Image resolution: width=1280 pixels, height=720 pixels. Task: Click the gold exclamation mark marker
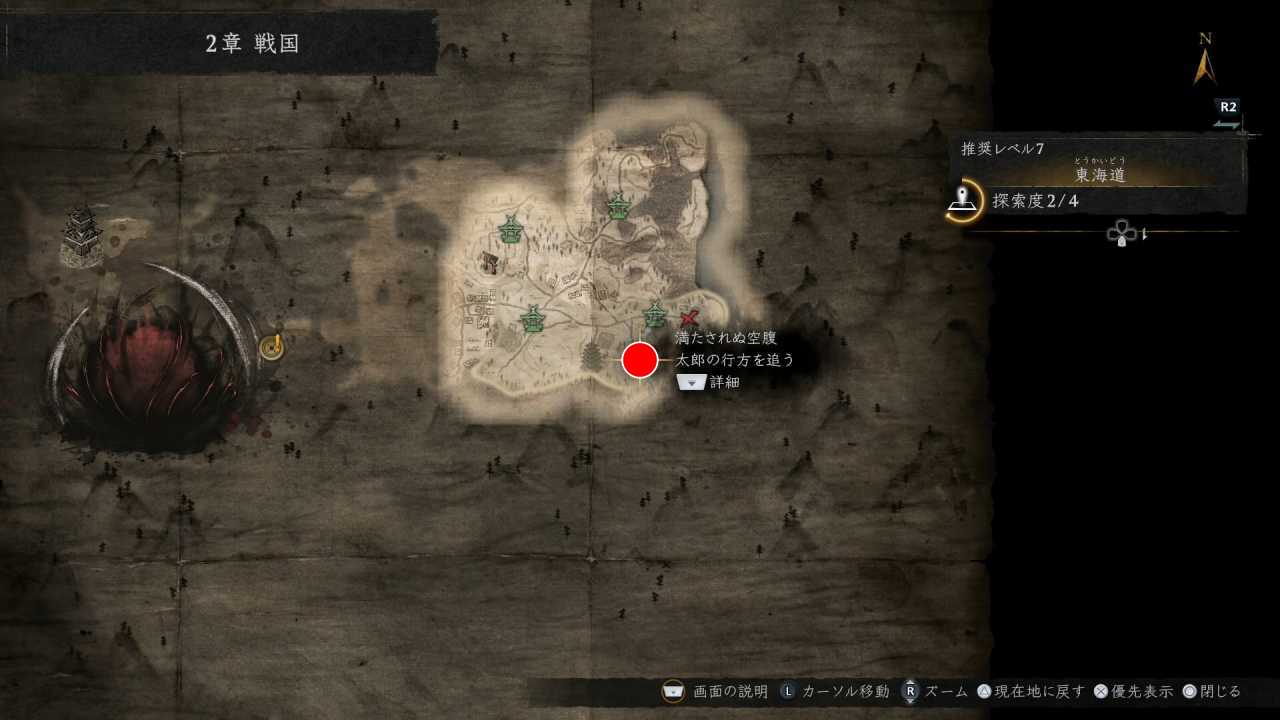tap(272, 346)
